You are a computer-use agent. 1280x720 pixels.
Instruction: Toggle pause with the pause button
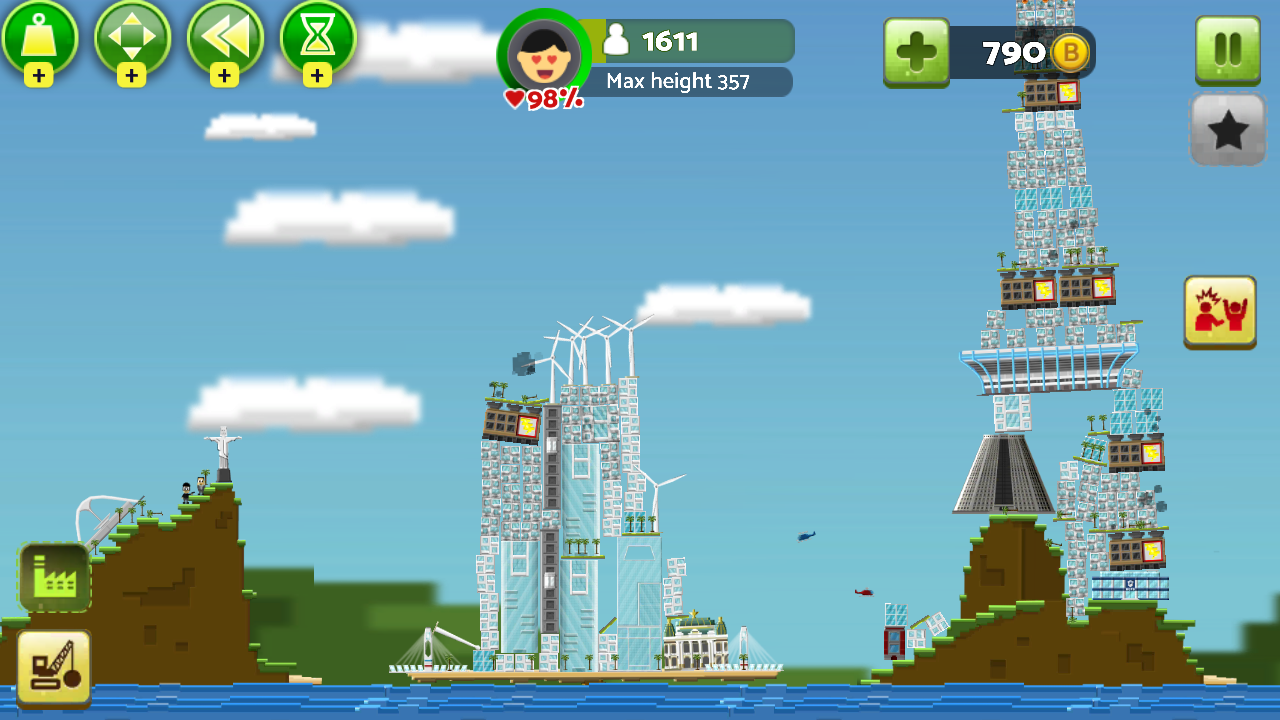(1227, 48)
